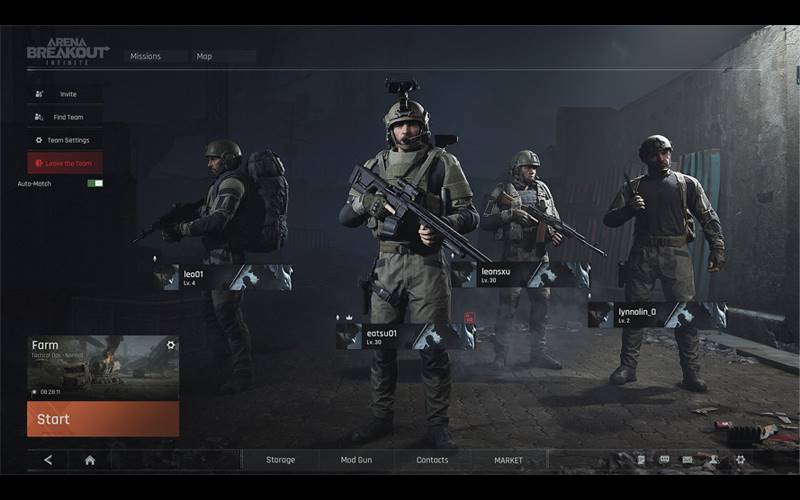Open the gear icon on the Farm card

click(x=171, y=345)
